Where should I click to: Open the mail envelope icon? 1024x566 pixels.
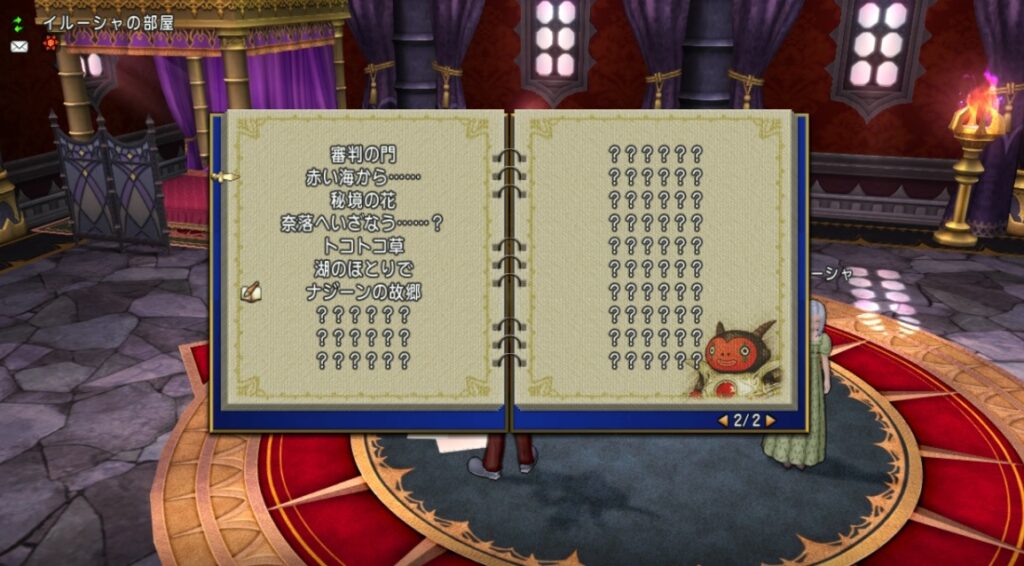pyautogui.click(x=19, y=46)
